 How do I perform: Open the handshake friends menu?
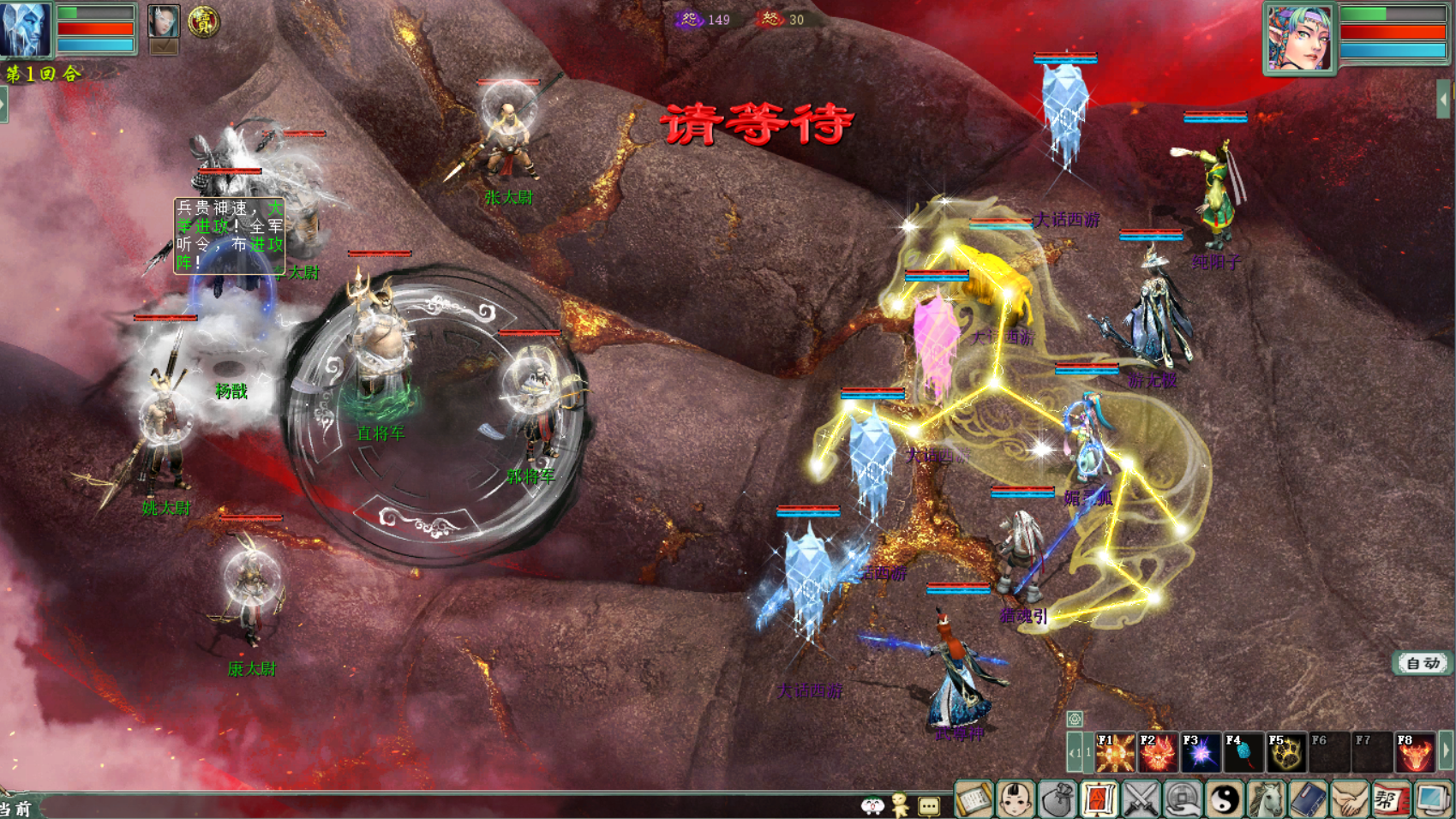coord(1350,800)
